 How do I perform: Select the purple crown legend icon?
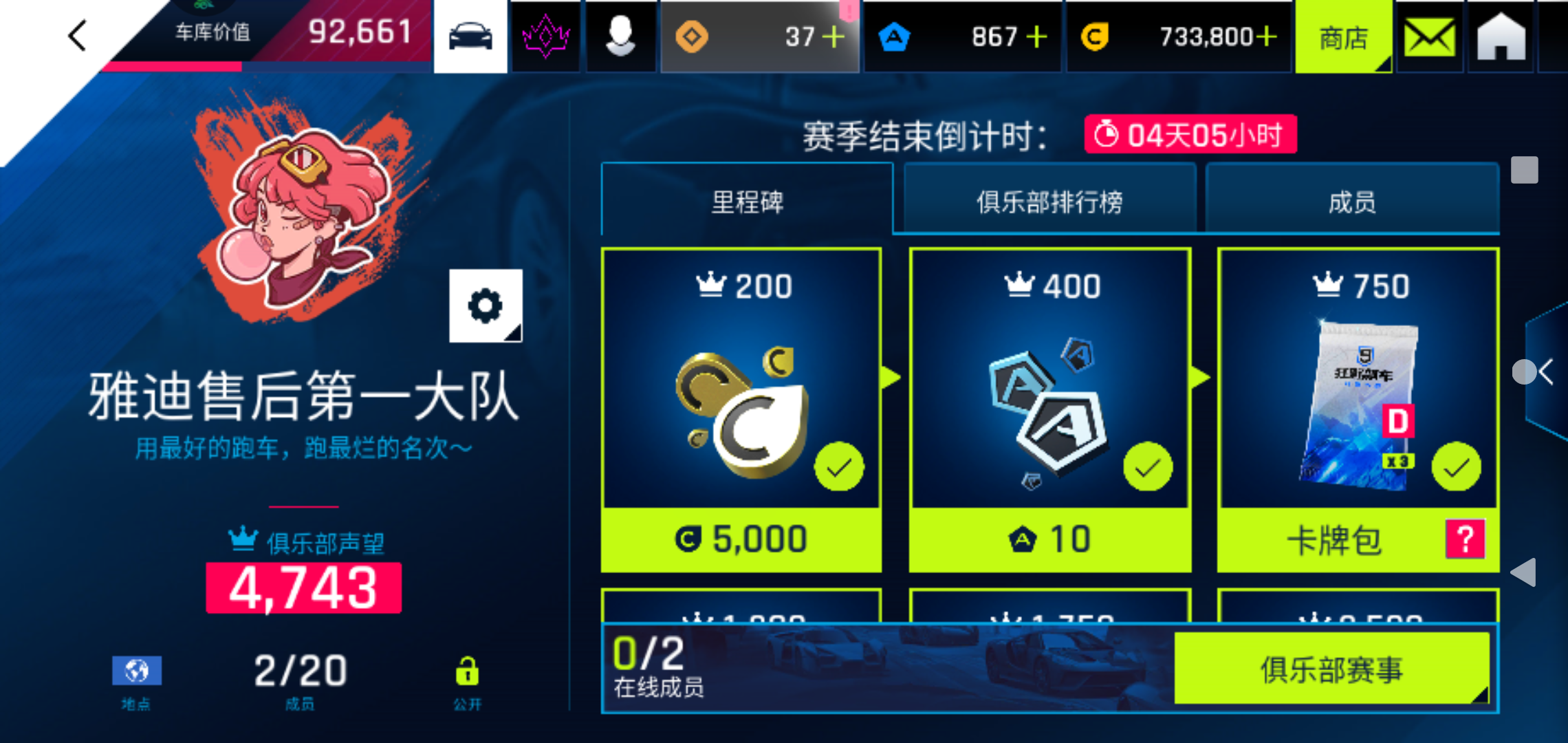pyautogui.click(x=545, y=36)
